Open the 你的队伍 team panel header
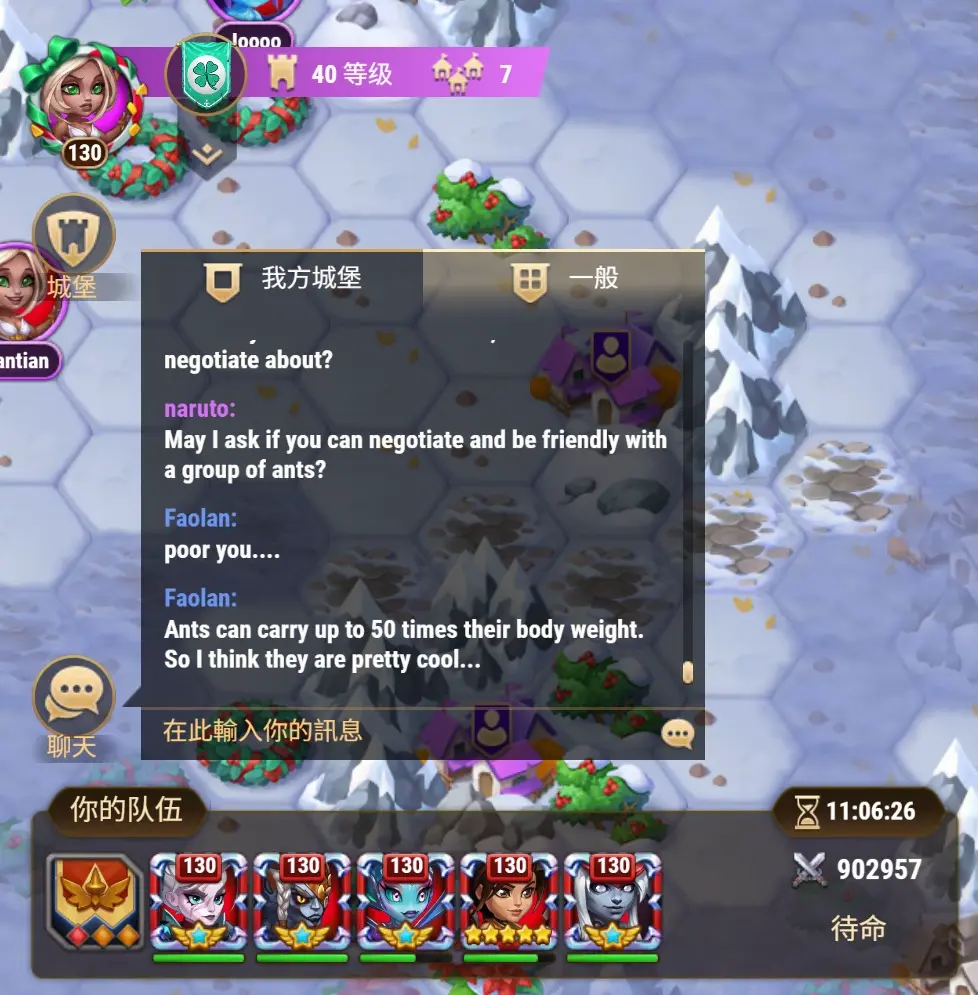The height and width of the screenshot is (995, 978). pos(126,809)
